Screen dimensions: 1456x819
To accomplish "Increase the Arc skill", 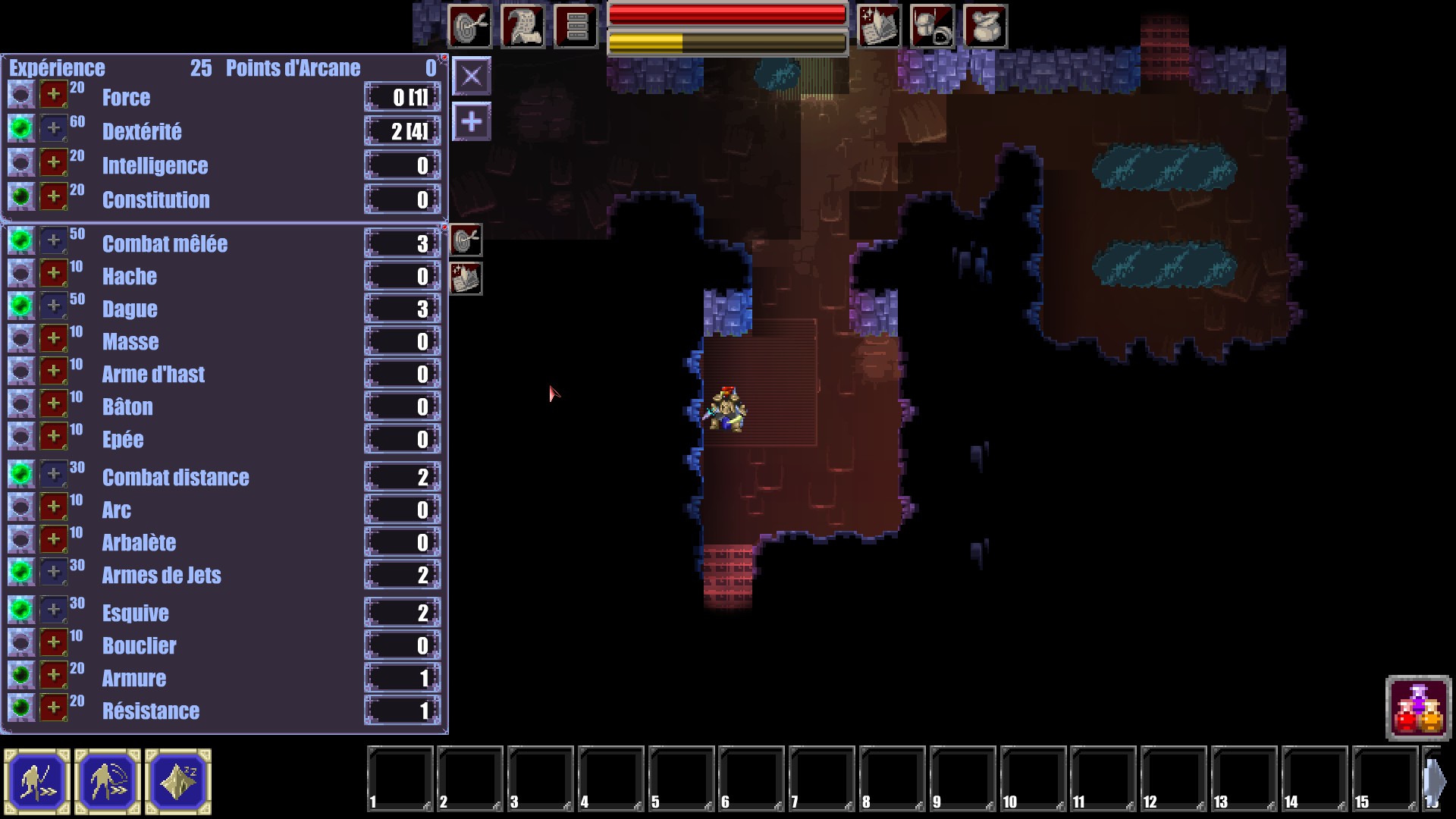I will [53, 507].
